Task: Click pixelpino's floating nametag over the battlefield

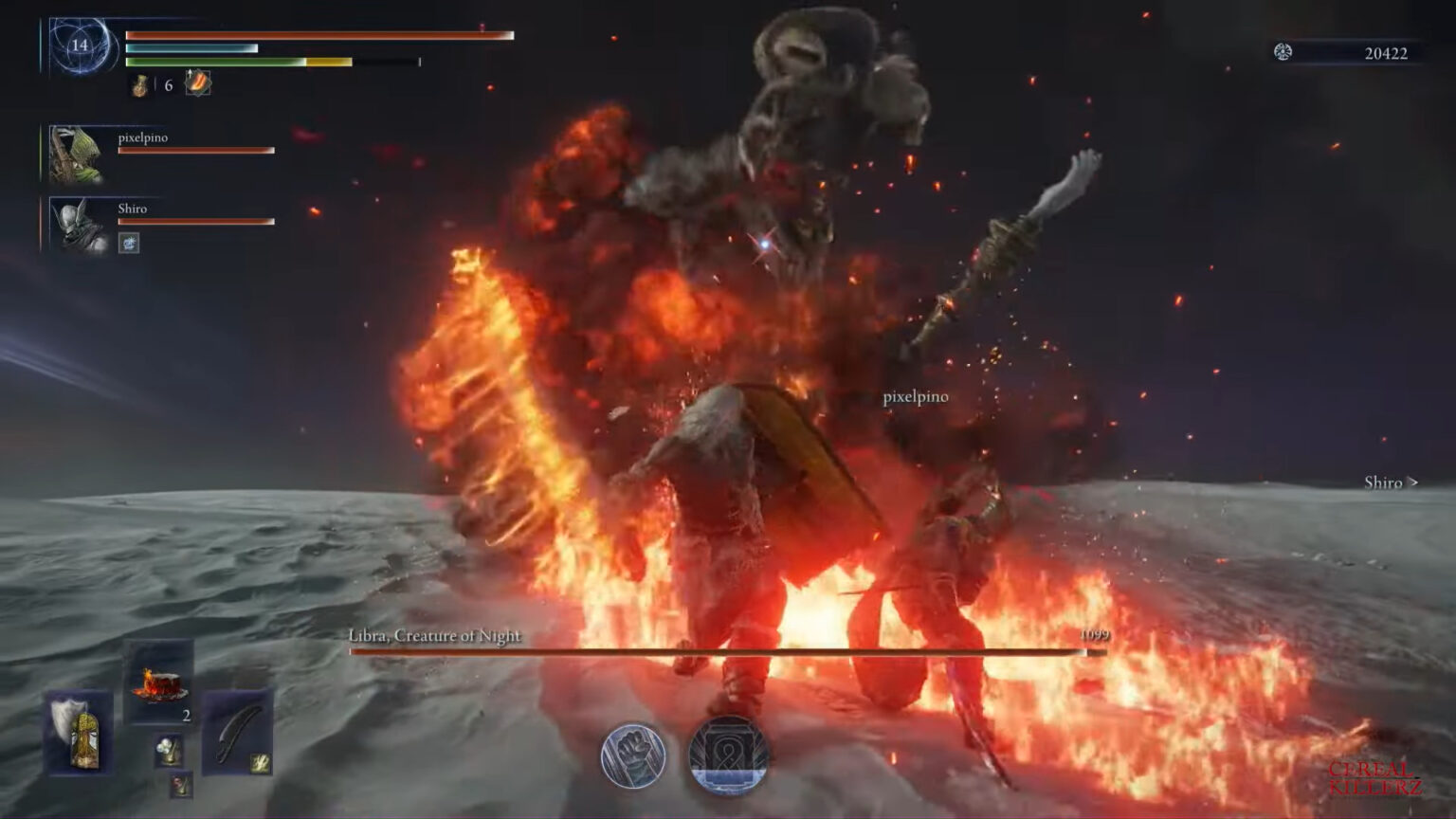Action: [x=916, y=398]
